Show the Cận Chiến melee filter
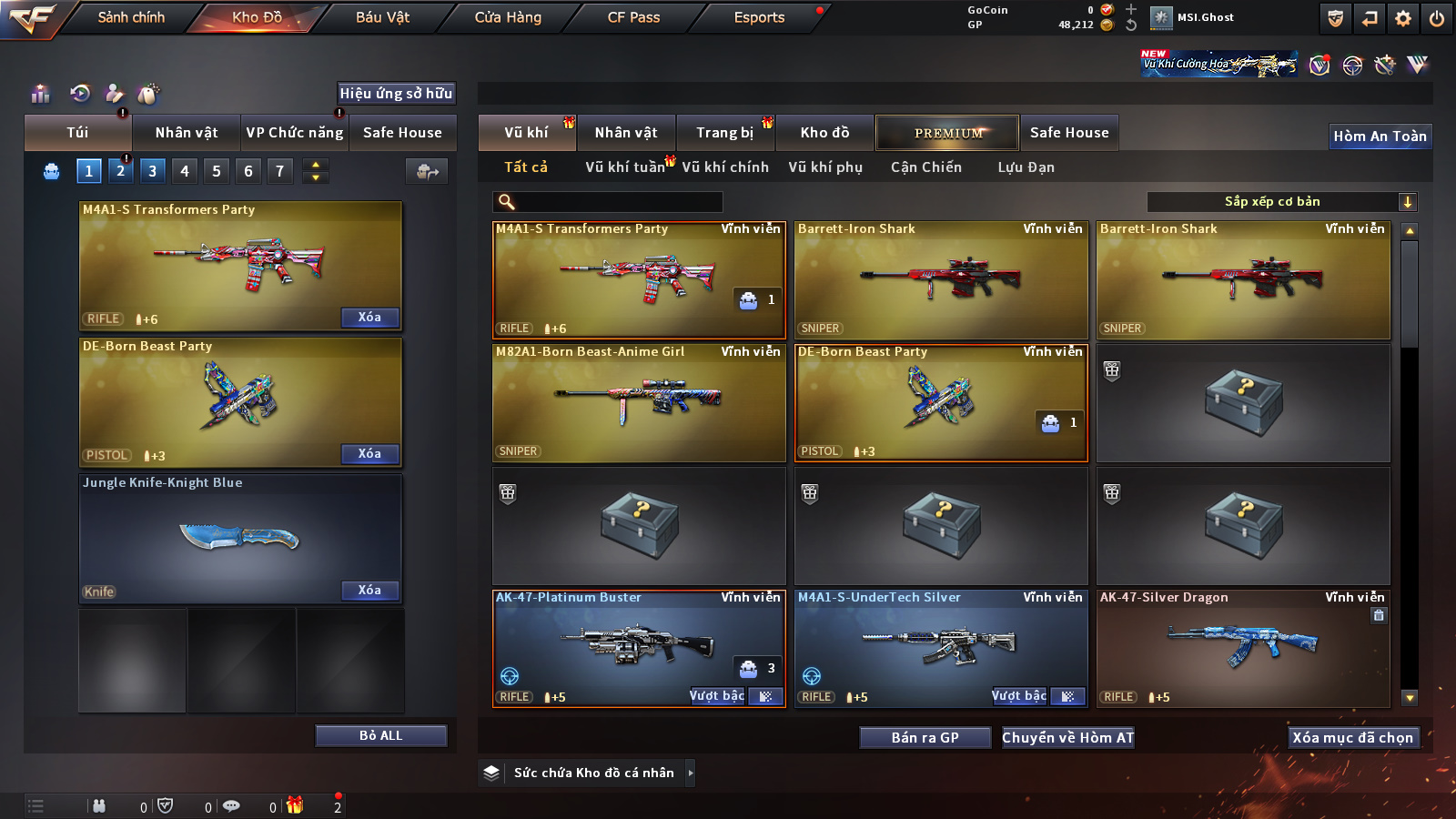Screen dimensions: 1456x819 point(925,167)
